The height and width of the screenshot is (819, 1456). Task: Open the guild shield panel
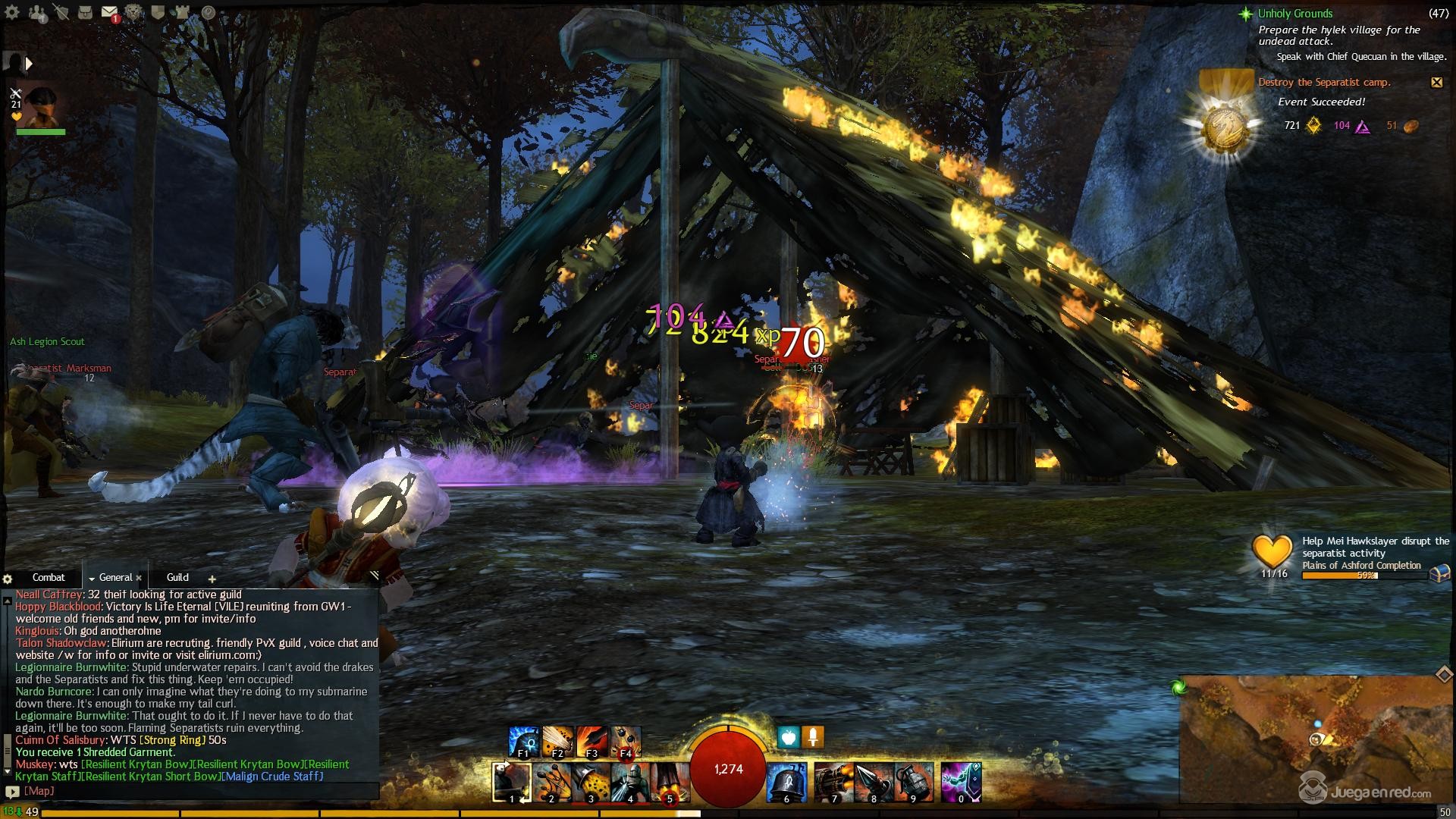tap(158, 12)
